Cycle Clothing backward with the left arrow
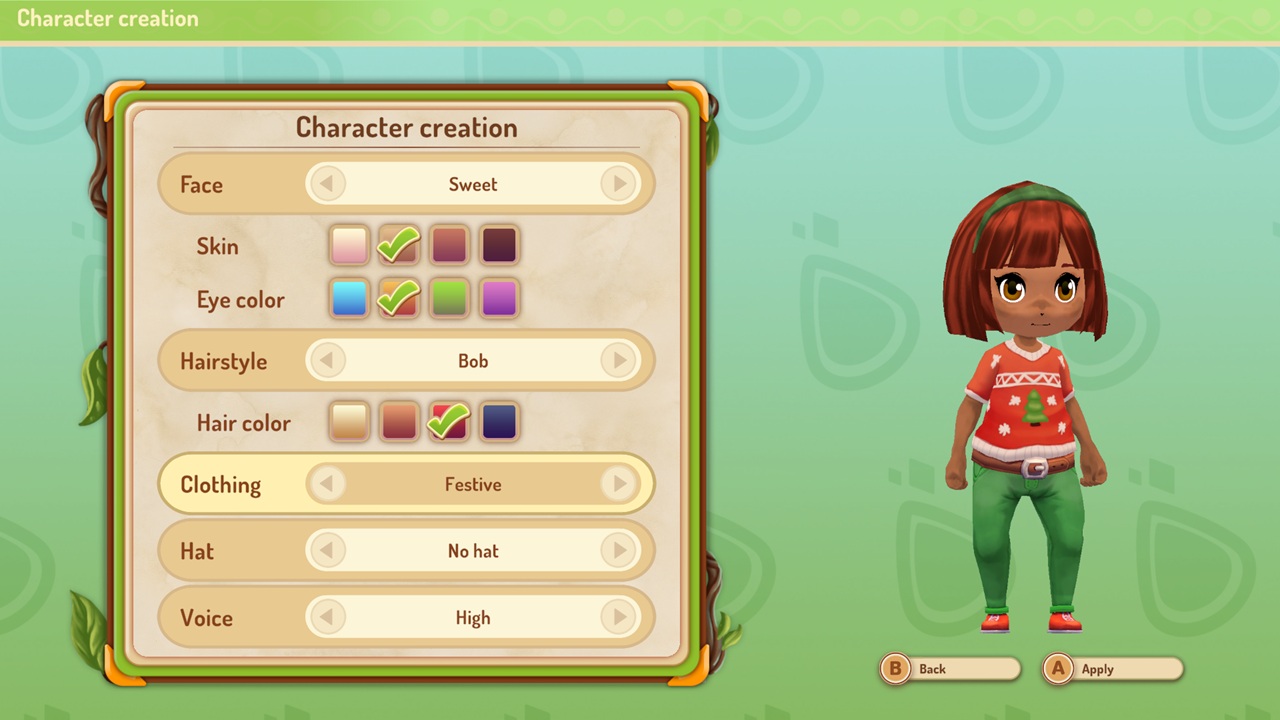The image size is (1280, 720). (328, 484)
